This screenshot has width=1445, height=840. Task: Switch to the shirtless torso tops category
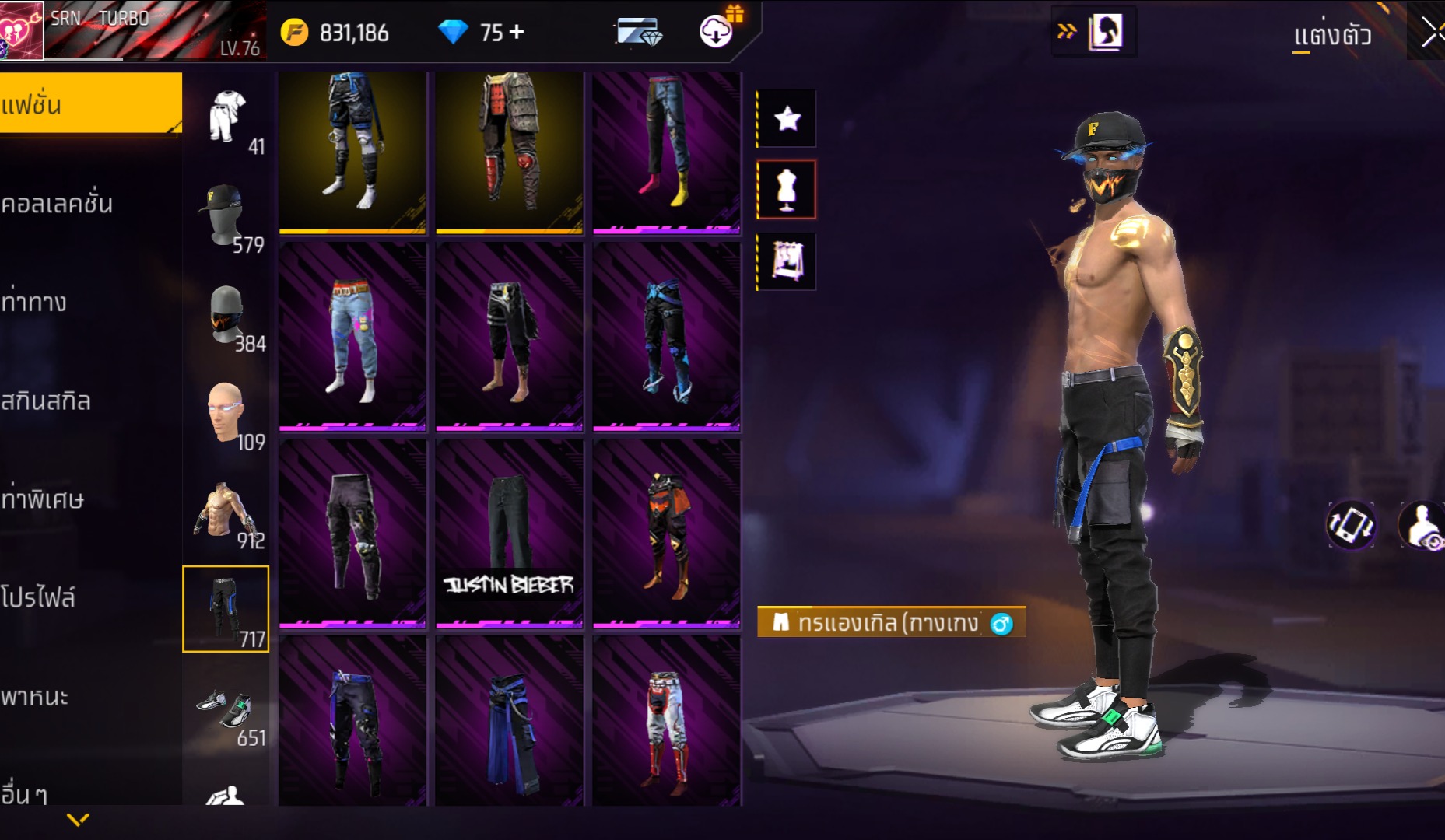pyautogui.click(x=226, y=512)
